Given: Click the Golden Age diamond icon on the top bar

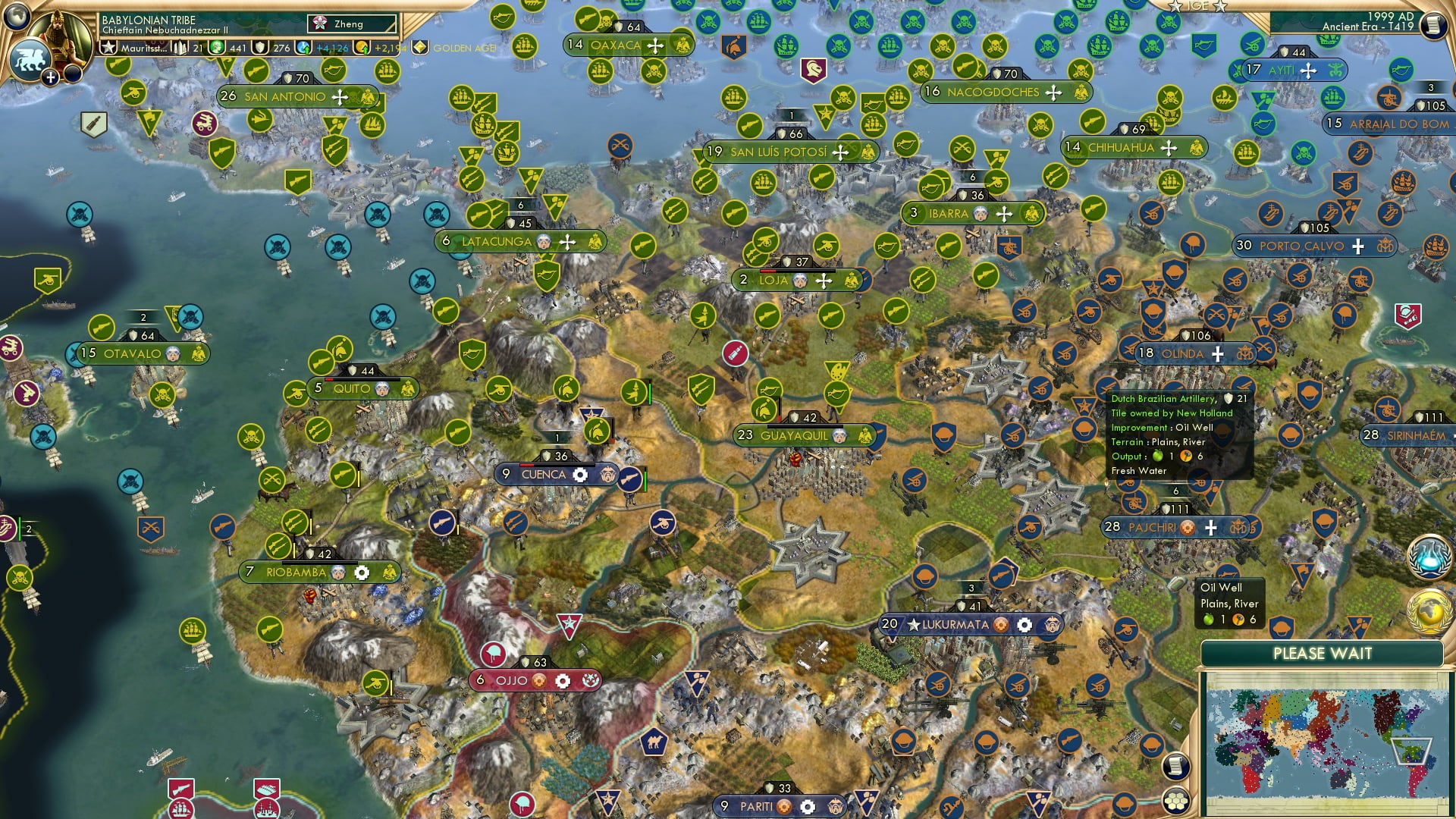Looking at the screenshot, I should pyautogui.click(x=419, y=48).
